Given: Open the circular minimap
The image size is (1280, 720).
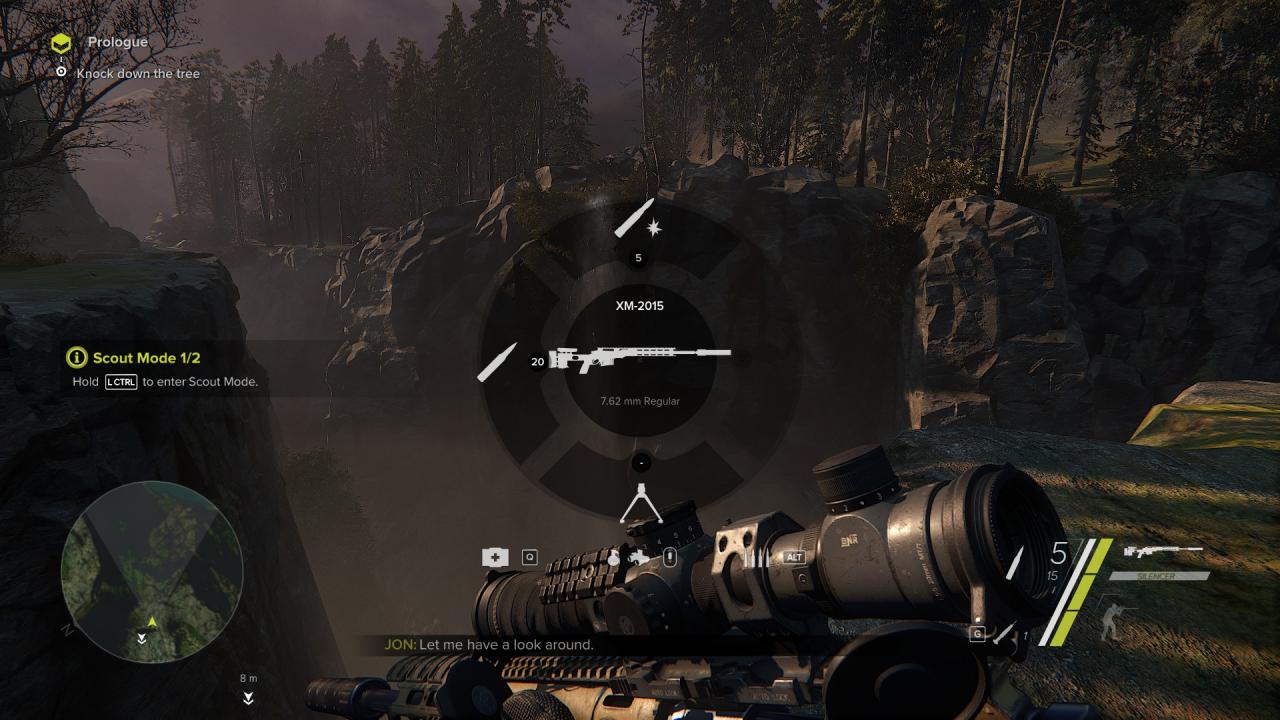Looking at the screenshot, I should (152, 571).
